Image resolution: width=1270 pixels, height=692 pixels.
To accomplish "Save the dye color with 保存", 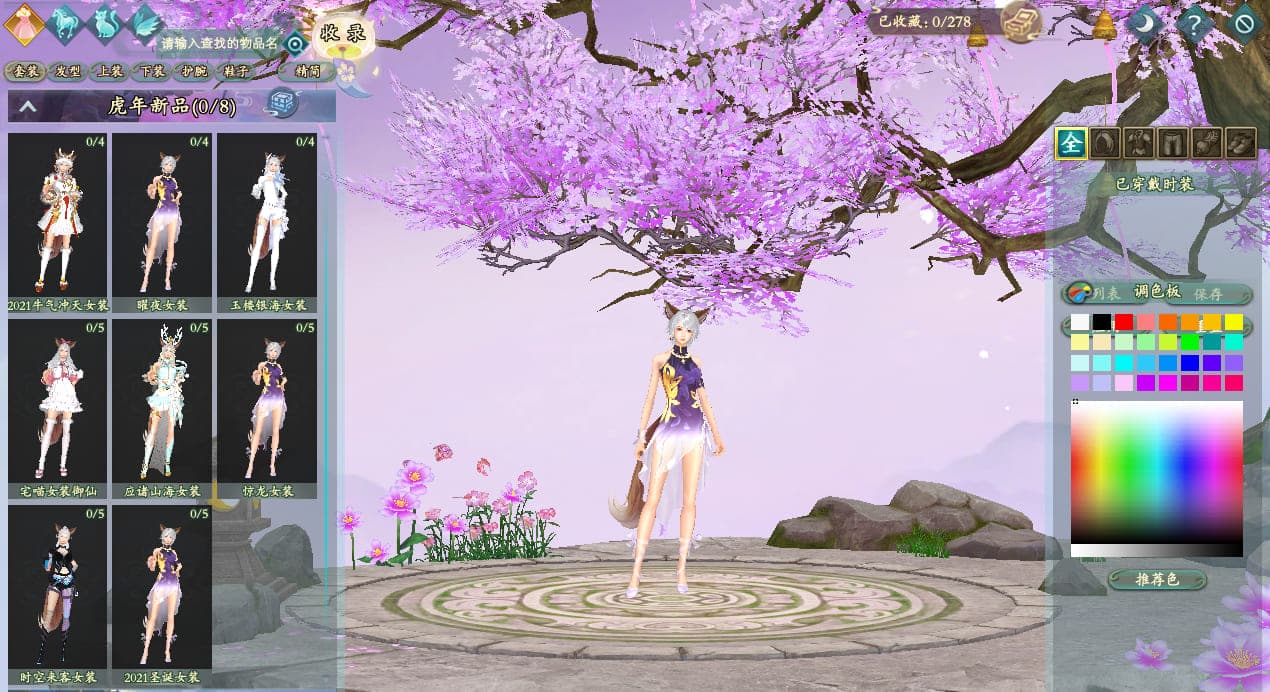I will point(1208,294).
